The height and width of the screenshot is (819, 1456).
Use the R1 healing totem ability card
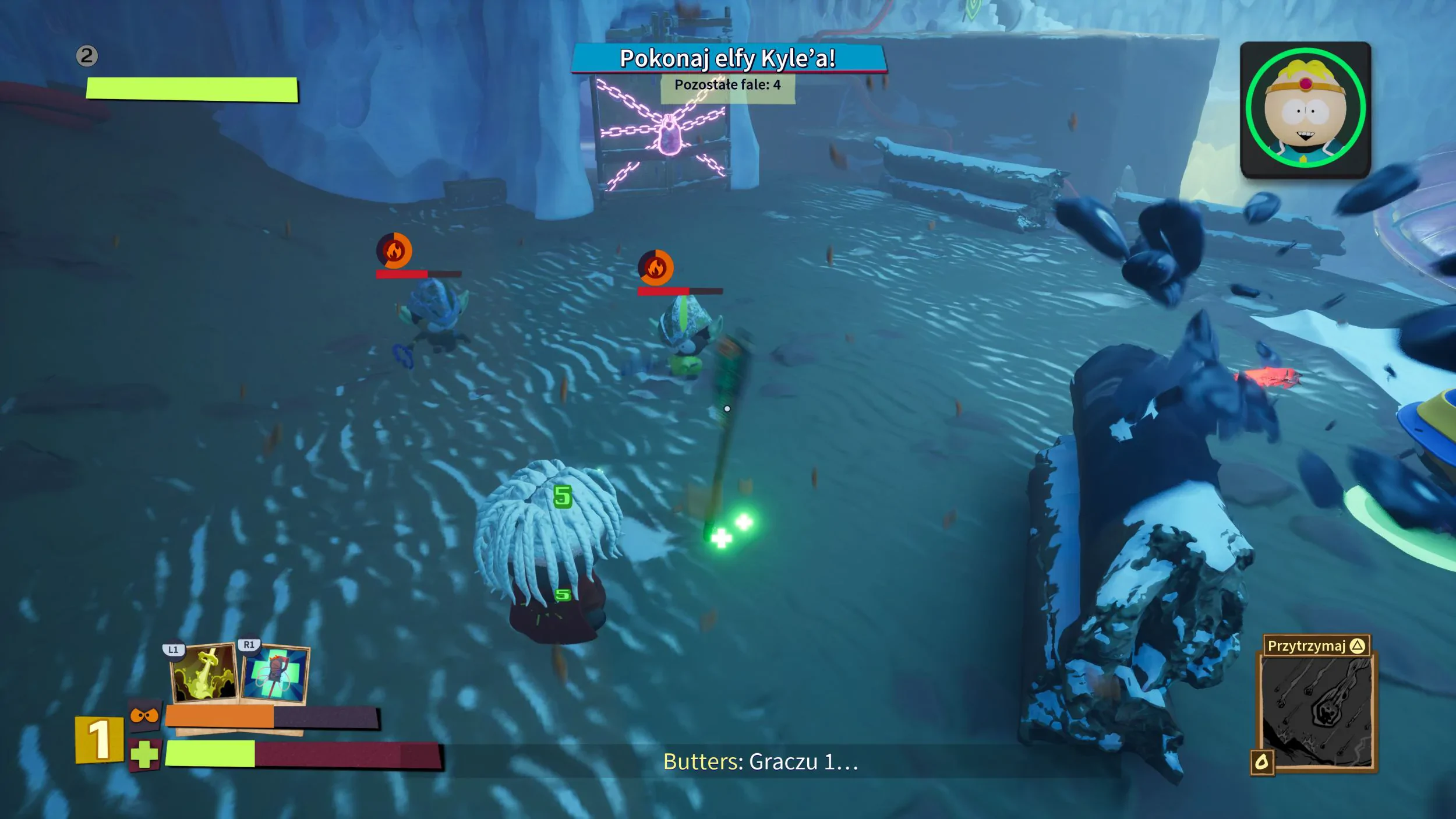pos(275,675)
